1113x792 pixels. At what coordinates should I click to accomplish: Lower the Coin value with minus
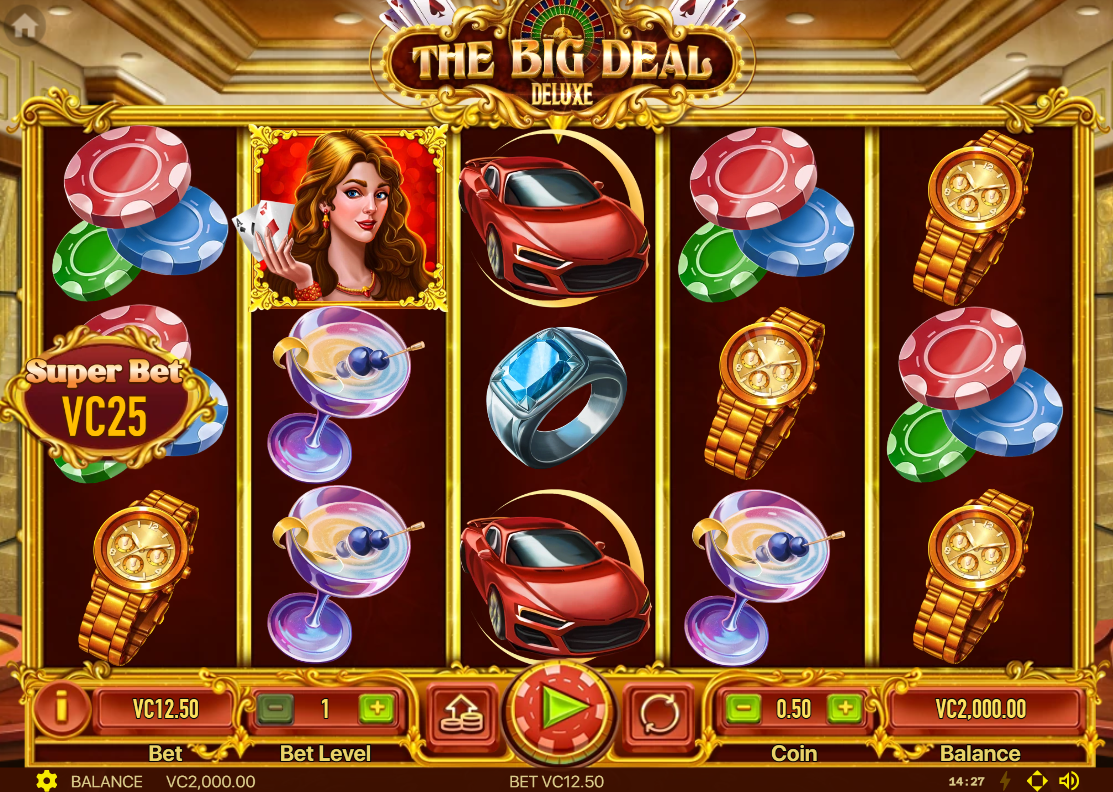743,709
